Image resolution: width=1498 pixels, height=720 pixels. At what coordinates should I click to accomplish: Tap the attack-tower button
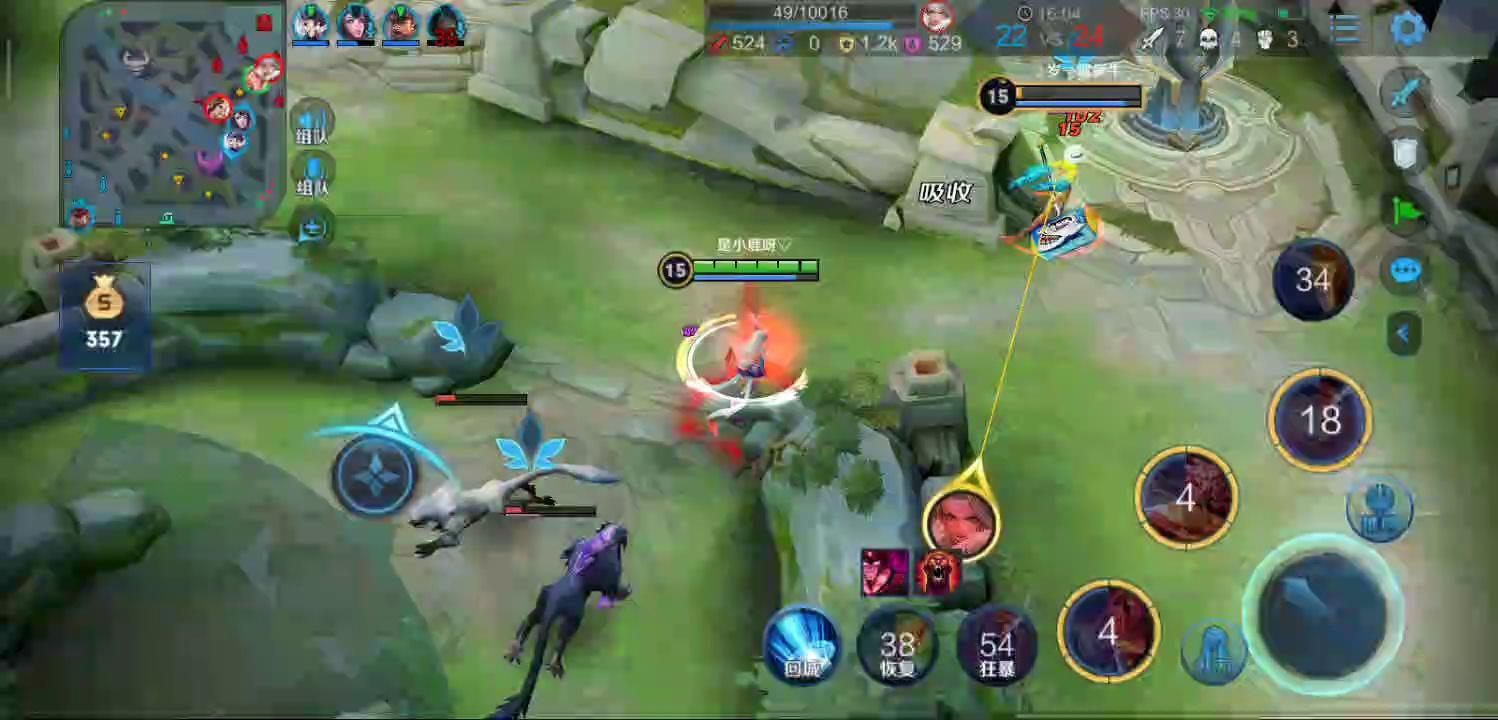[x=1379, y=508]
